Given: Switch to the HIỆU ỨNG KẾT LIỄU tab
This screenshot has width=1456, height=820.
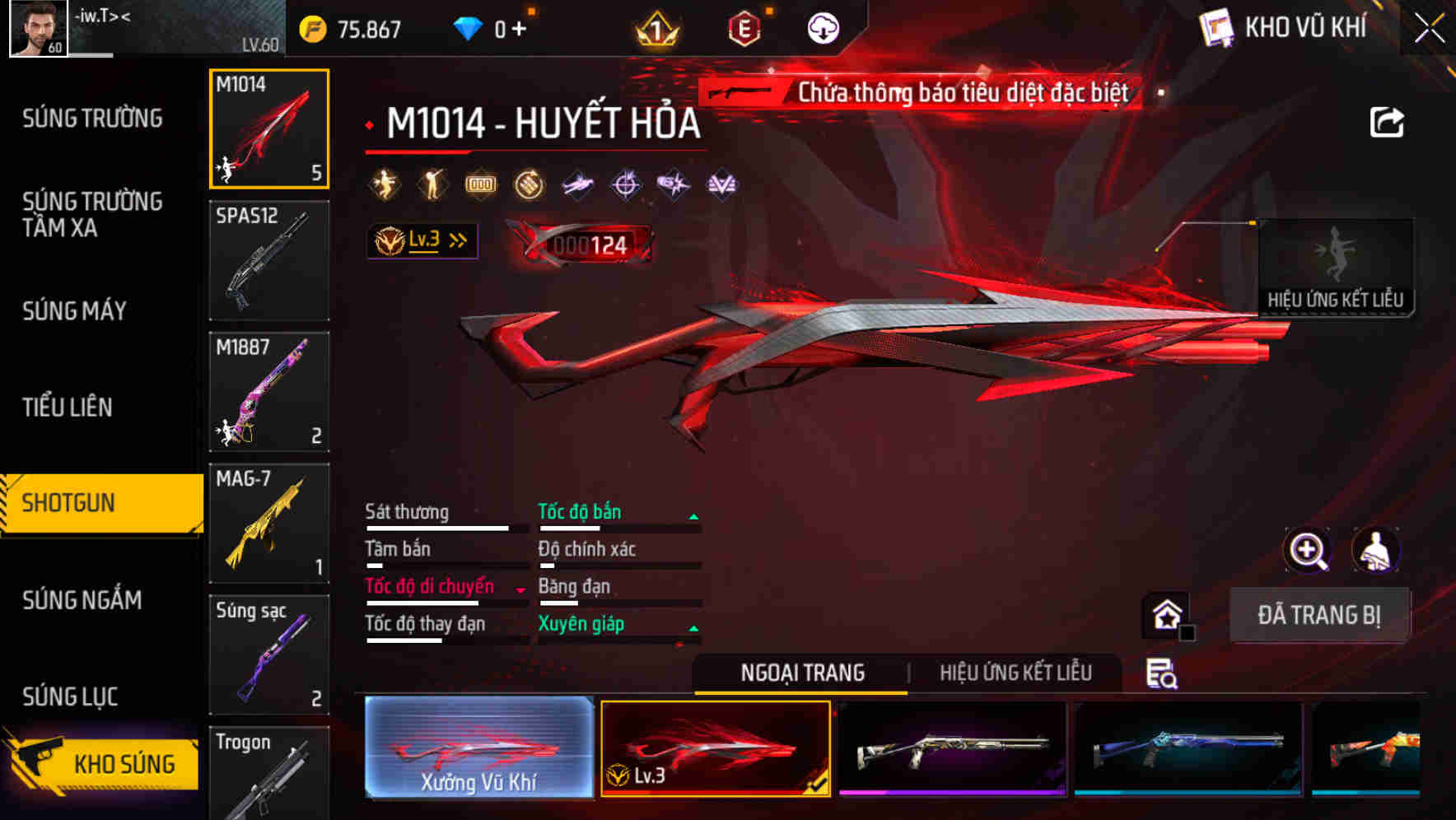Looking at the screenshot, I should click(x=1016, y=673).
